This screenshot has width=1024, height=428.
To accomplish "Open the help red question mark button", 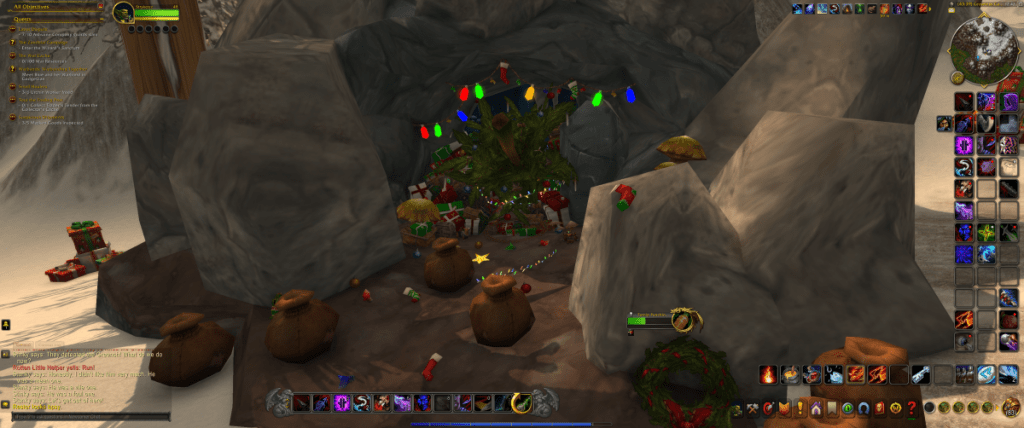I will click(911, 408).
